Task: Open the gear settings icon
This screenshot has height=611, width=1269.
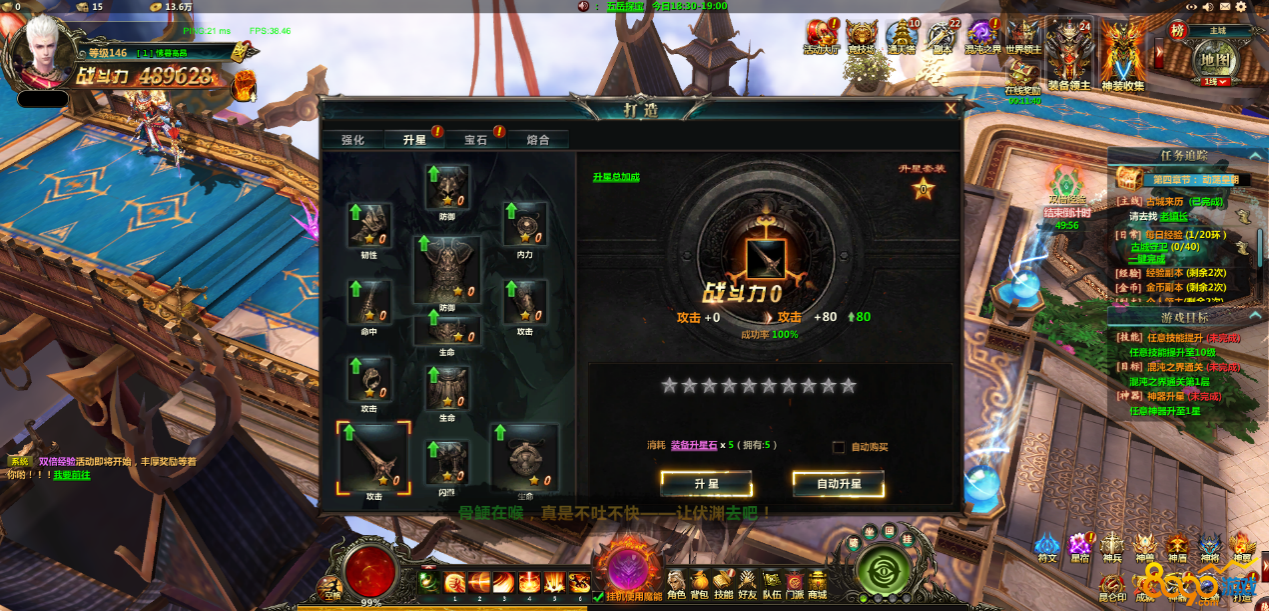Action: (x=1240, y=7)
